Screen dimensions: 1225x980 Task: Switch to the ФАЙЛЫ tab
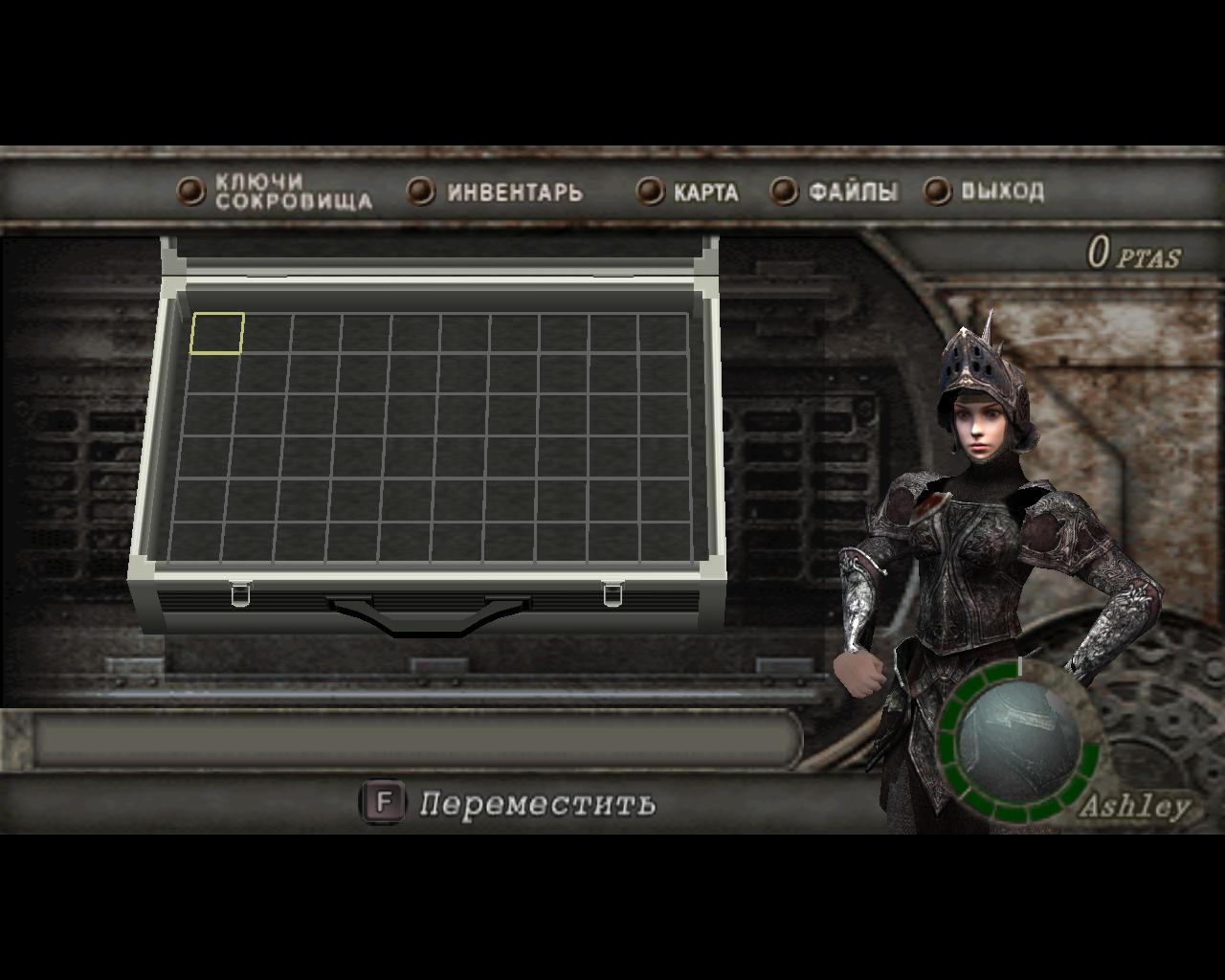852,191
